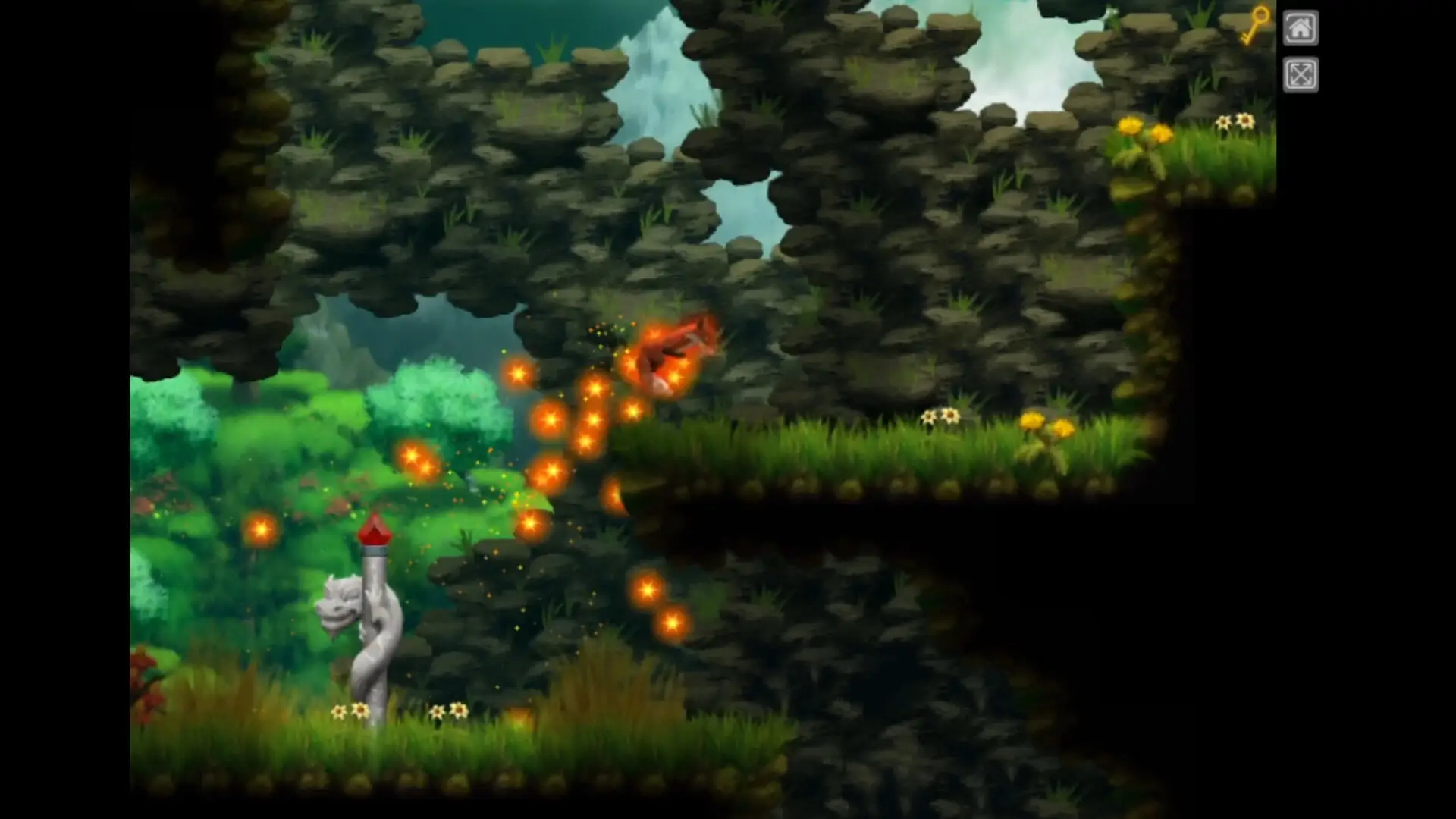Toggle fullscreen with the expand arrows button
The width and height of the screenshot is (1456, 819).
coord(1300,74)
